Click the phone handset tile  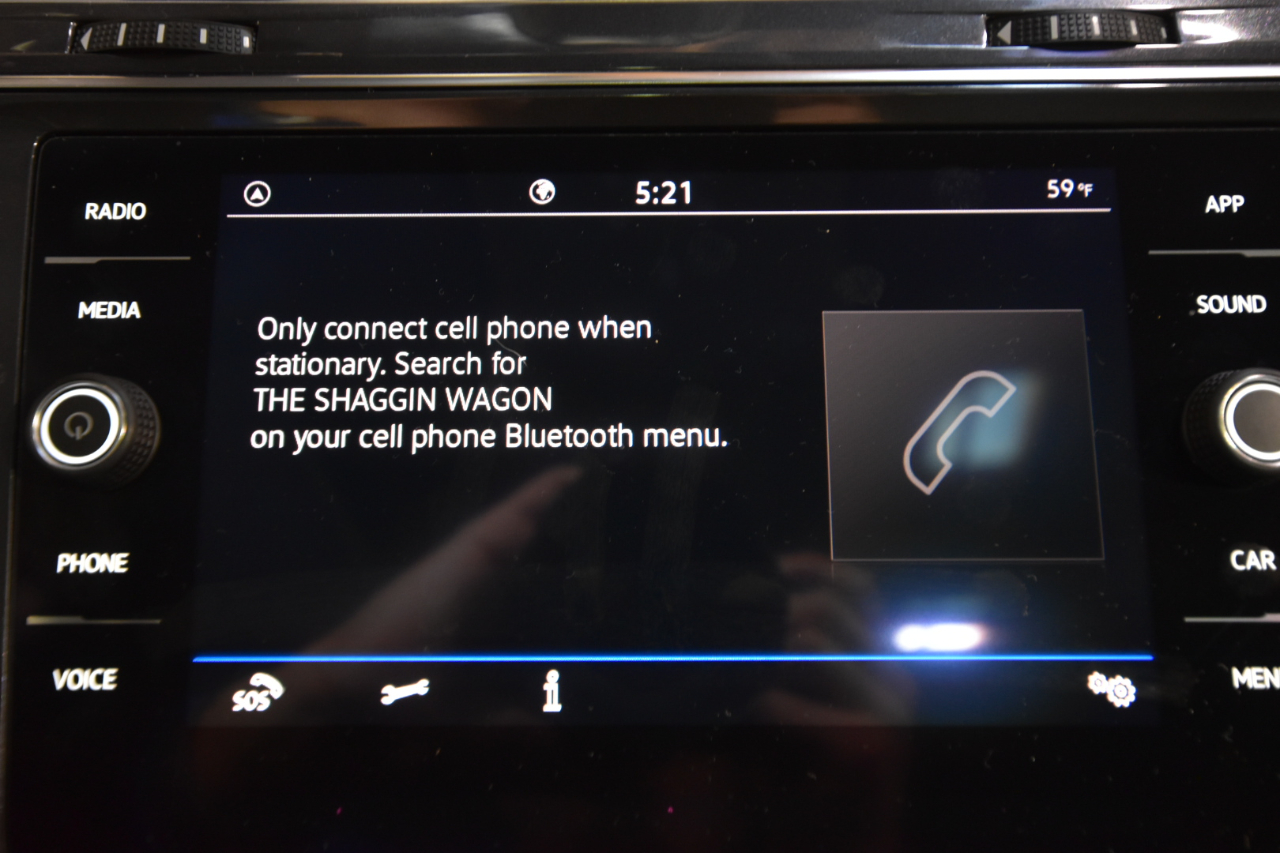coord(962,434)
